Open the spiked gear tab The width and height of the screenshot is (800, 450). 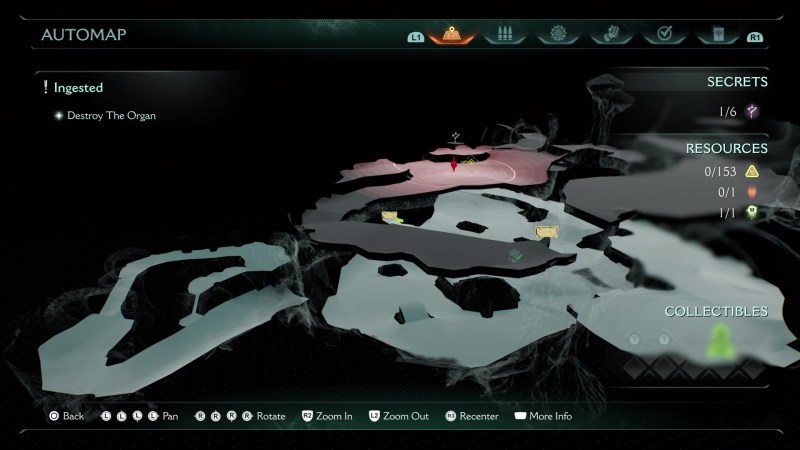point(558,35)
